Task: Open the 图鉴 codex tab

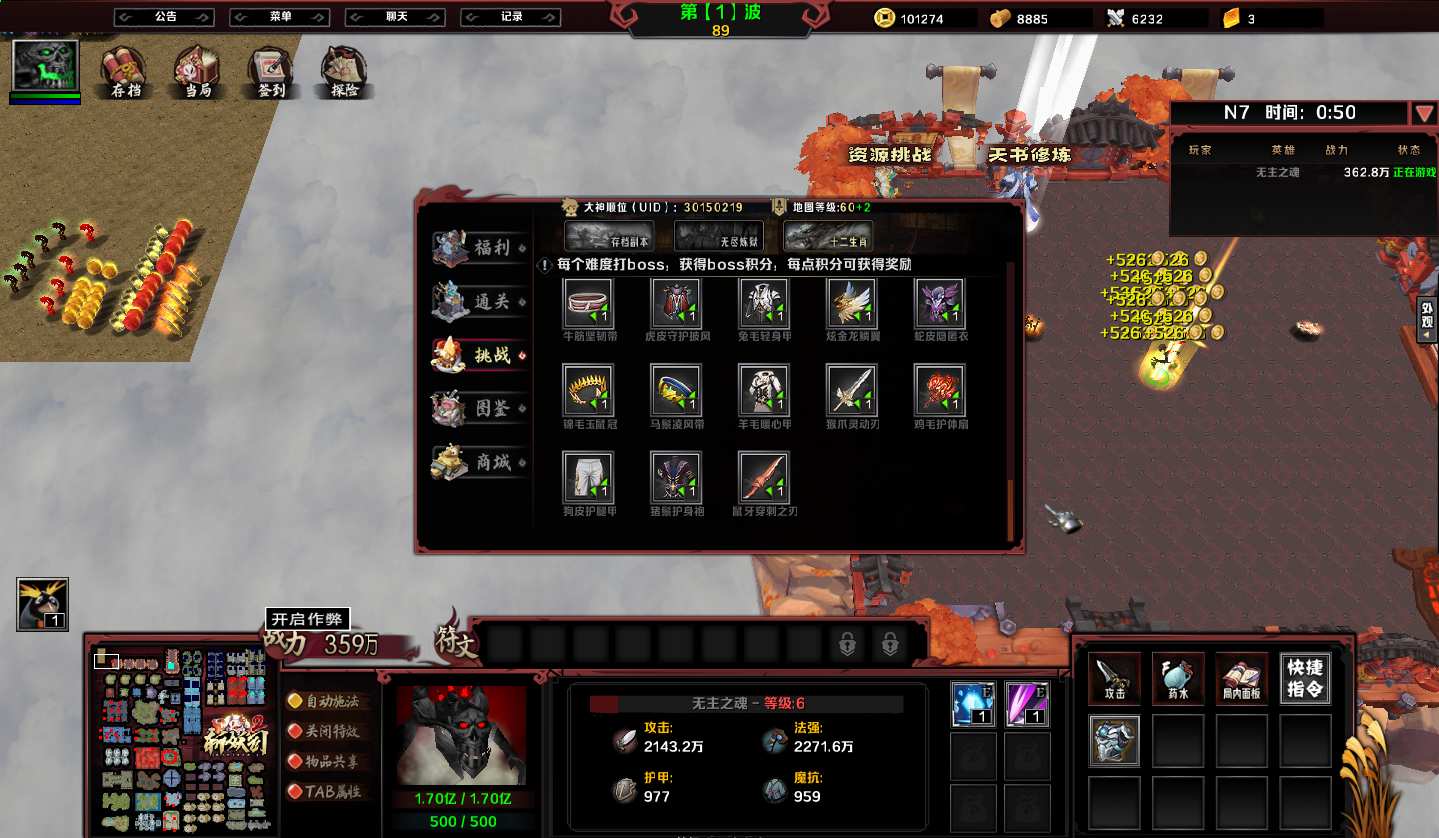Action: point(481,408)
